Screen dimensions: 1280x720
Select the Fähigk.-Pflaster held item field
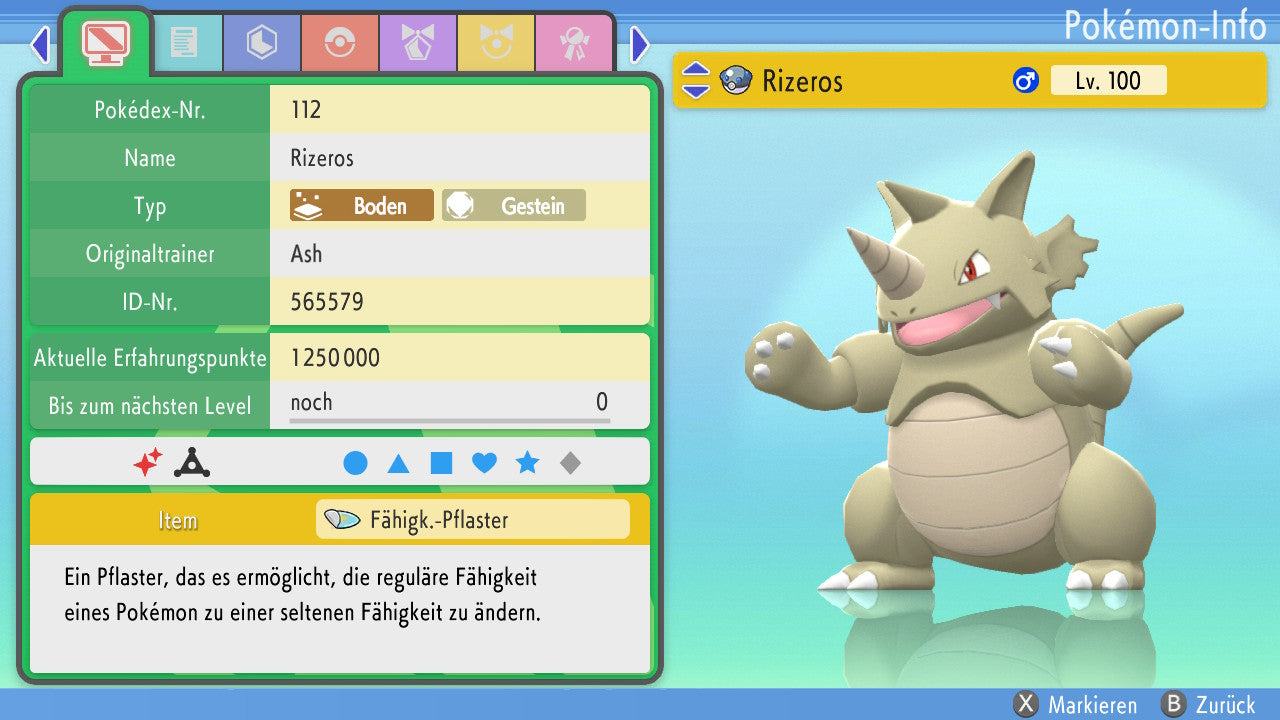(472, 520)
